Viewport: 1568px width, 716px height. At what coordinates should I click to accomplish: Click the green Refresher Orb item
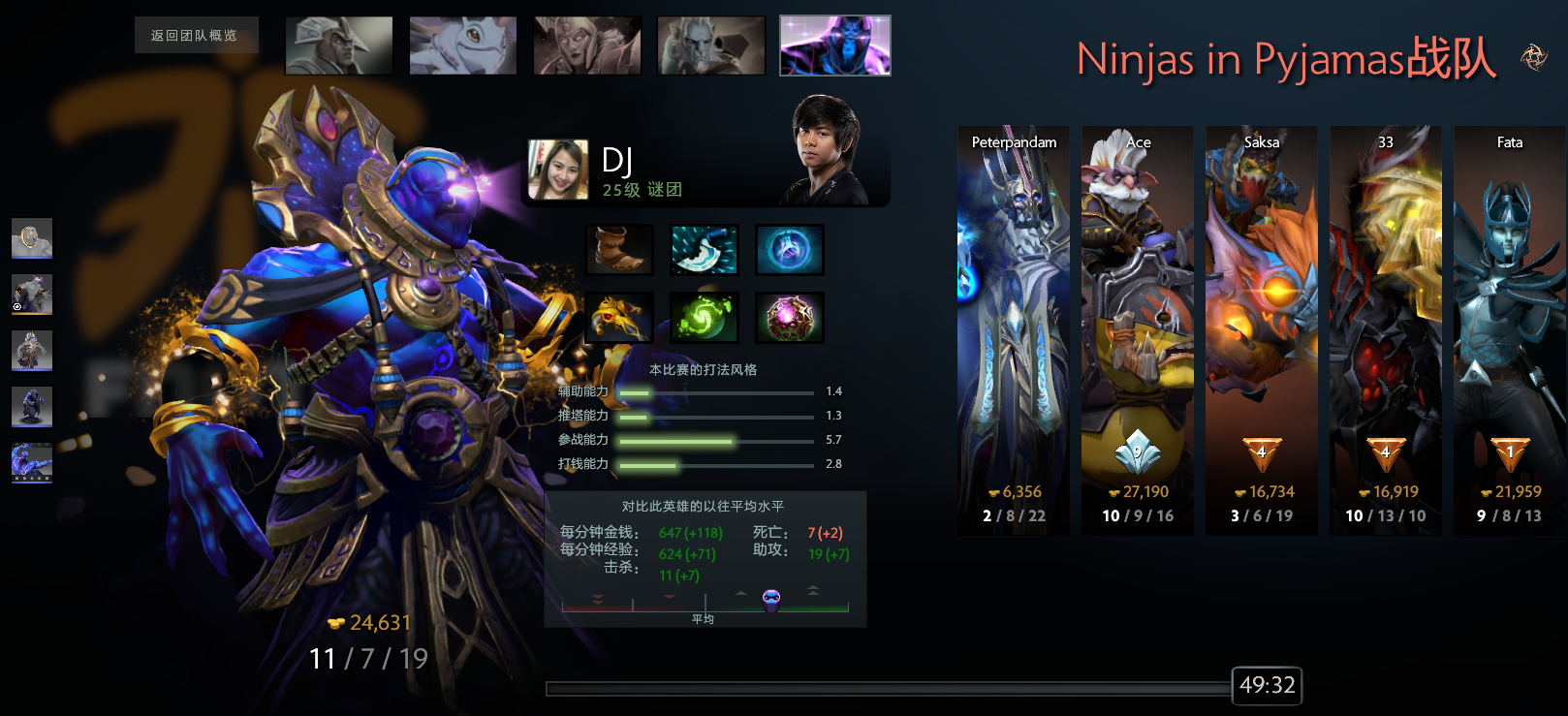point(705,318)
